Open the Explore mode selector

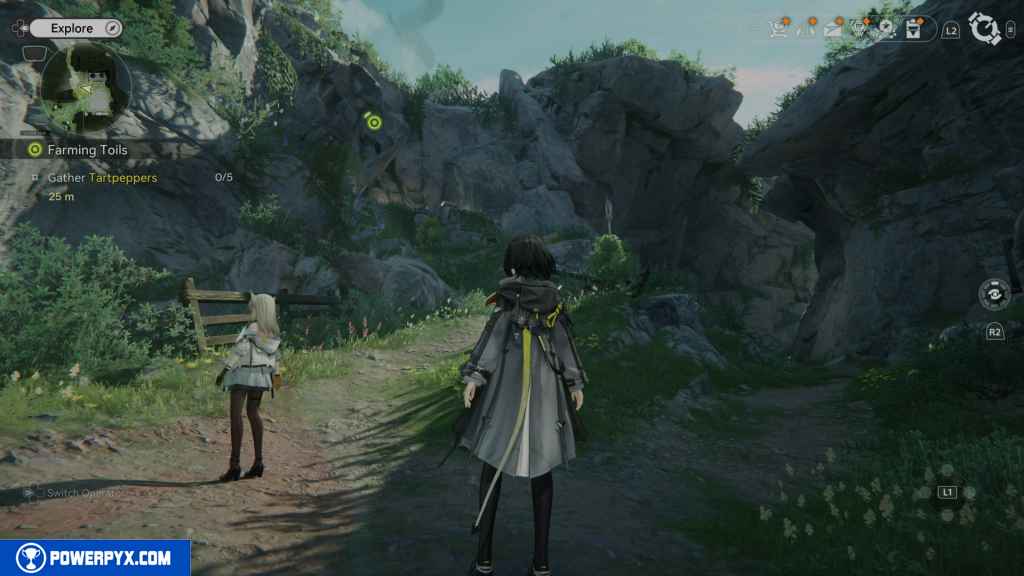coord(72,29)
